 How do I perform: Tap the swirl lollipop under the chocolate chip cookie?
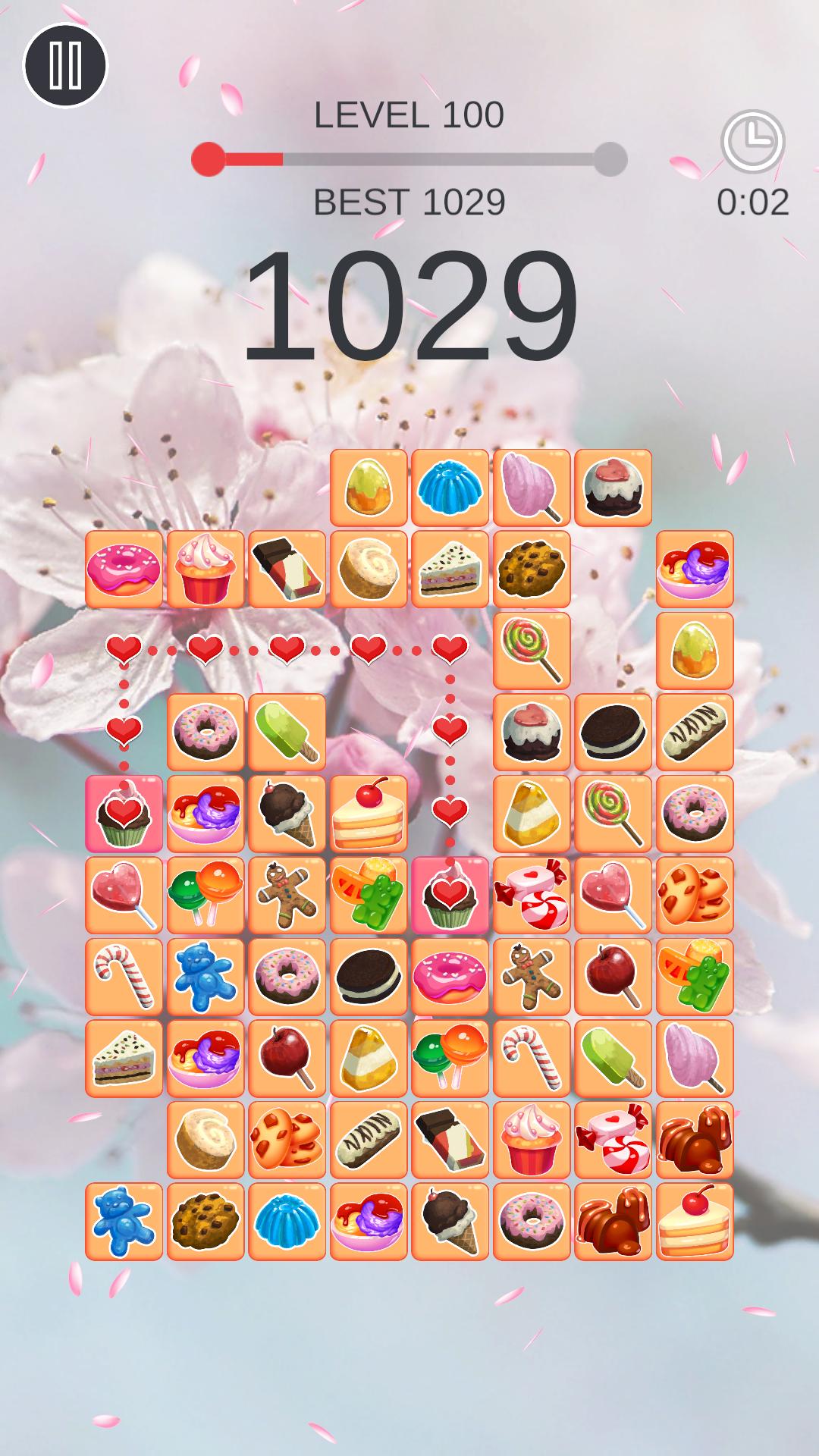pyautogui.click(x=532, y=651)
